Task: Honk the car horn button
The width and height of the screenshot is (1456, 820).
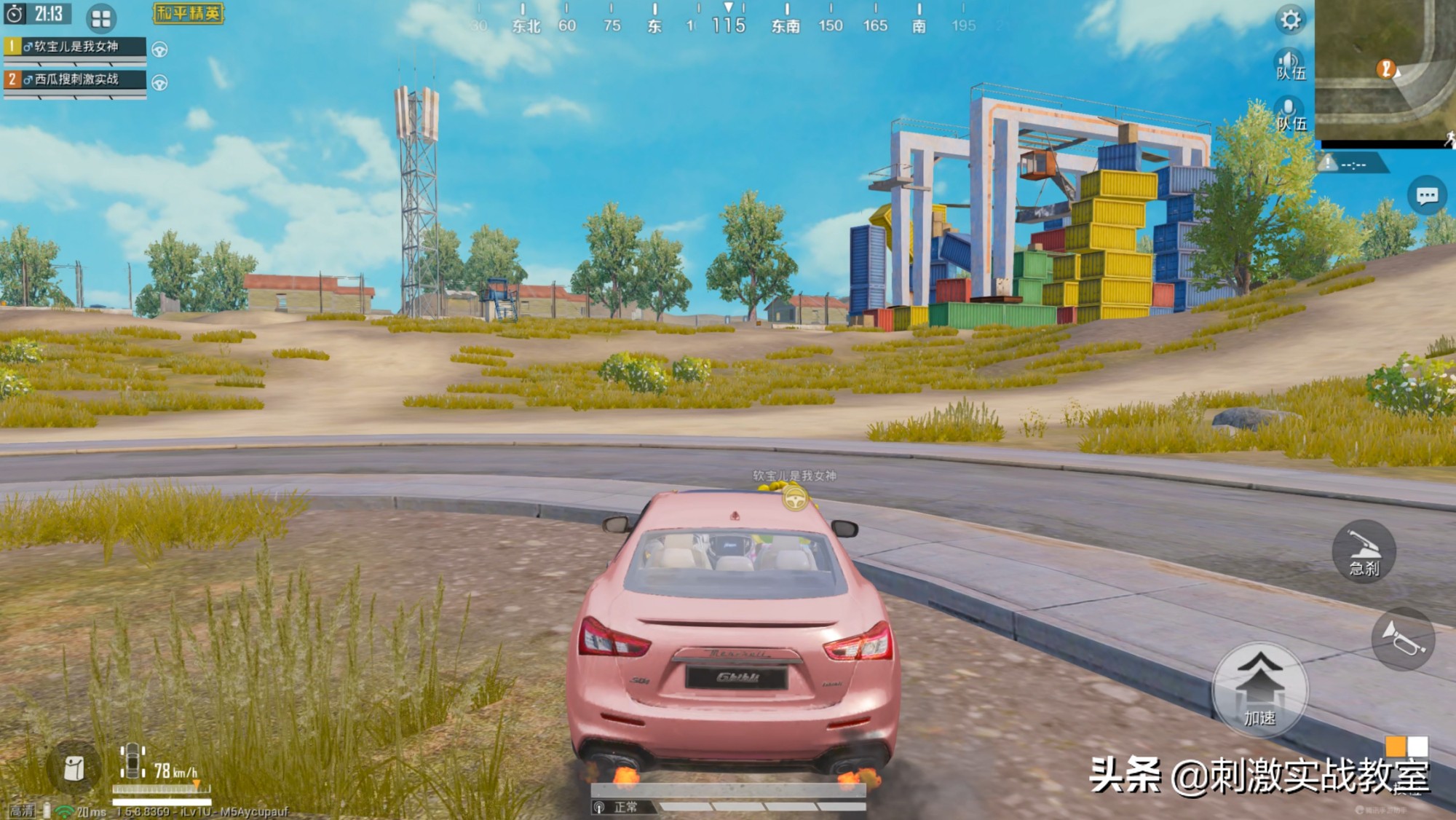Action: click(x=1402, y=639)
